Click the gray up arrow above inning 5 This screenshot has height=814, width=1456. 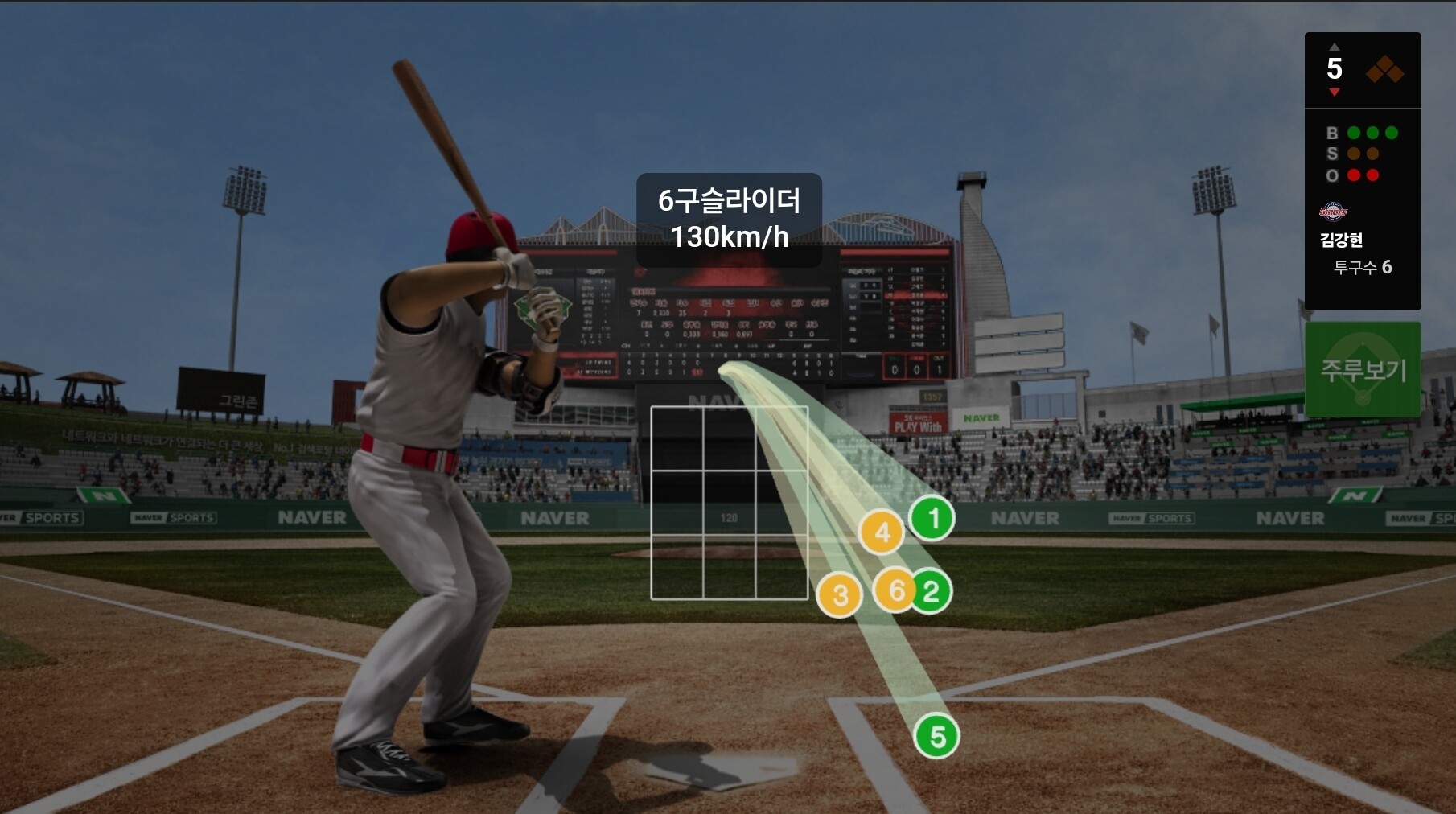[1335, 47]
